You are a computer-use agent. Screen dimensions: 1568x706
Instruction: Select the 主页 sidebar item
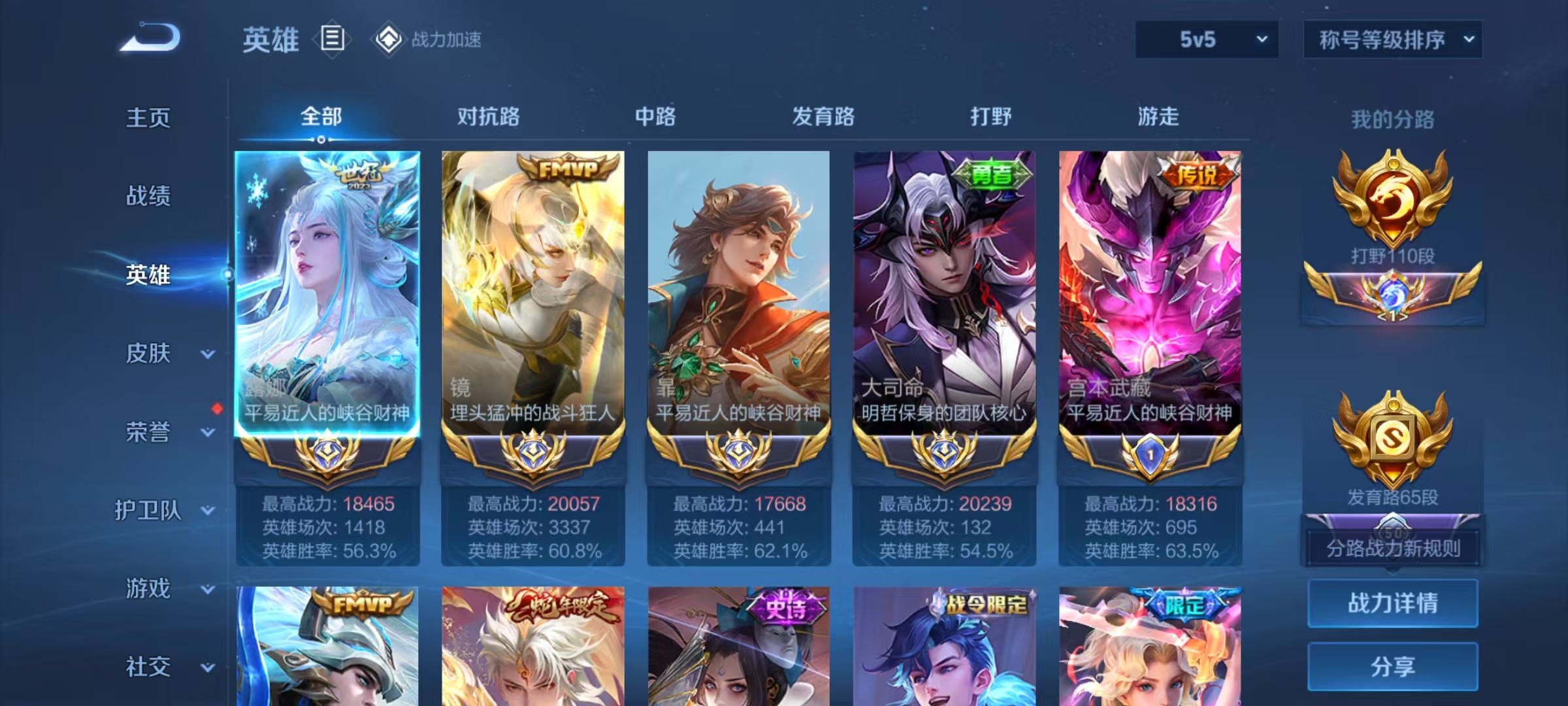tap(148, 118)
